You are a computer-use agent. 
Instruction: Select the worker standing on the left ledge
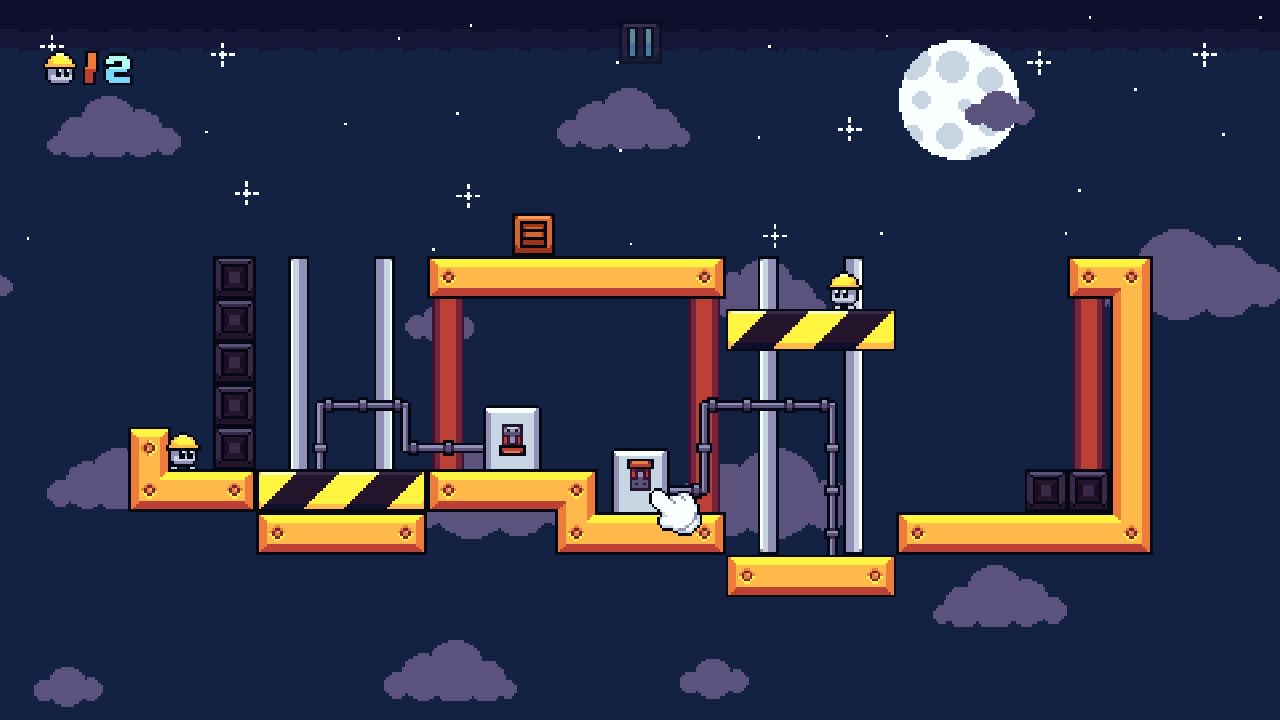(x=186, y=452)
